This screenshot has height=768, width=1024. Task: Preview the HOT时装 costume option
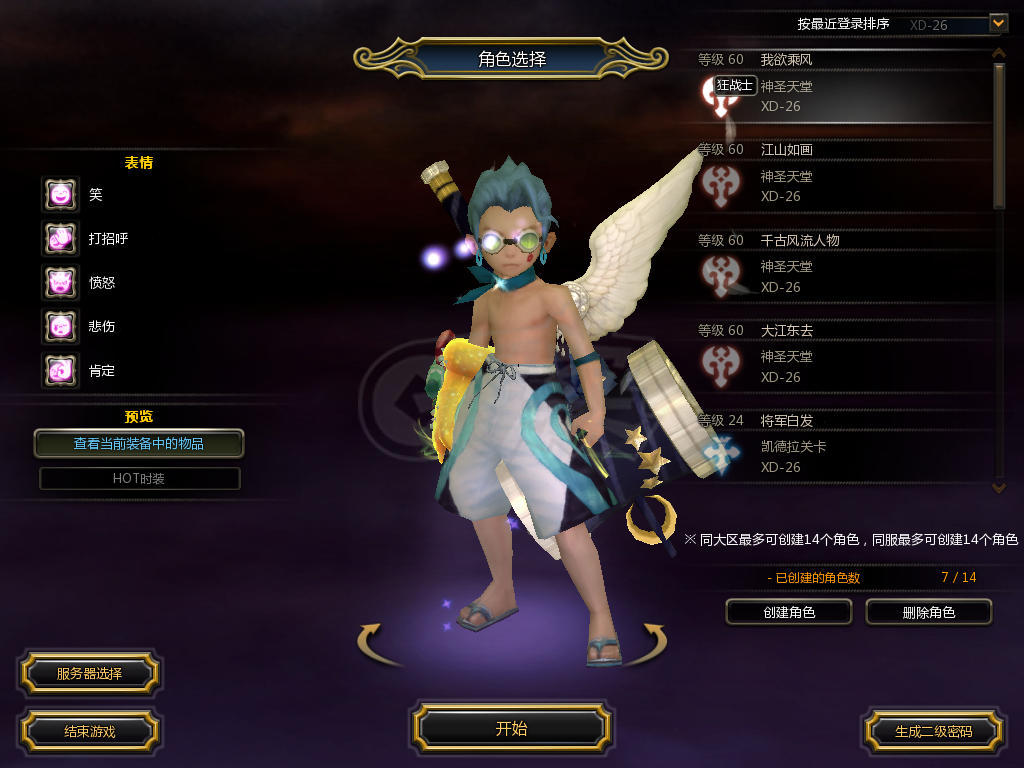[x=139, y=478]
